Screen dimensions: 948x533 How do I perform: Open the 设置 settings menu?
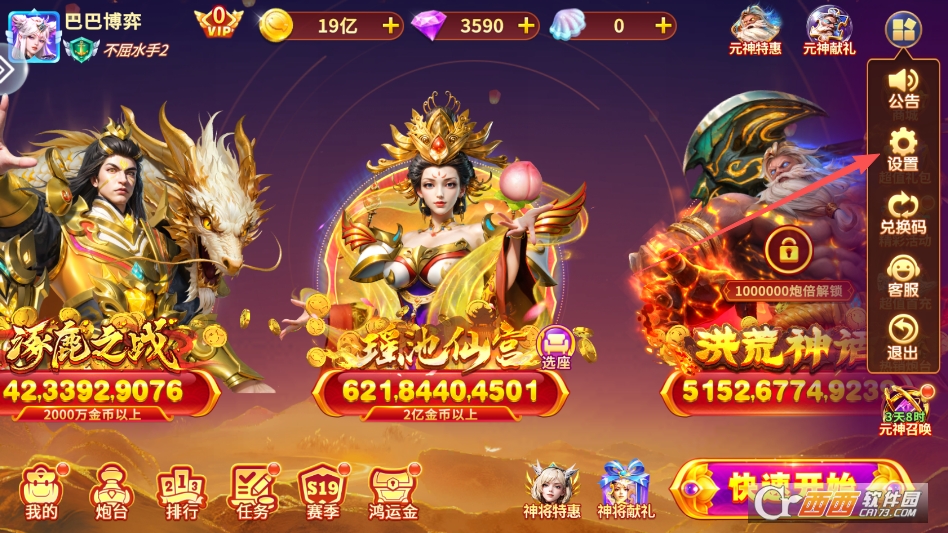903,148
